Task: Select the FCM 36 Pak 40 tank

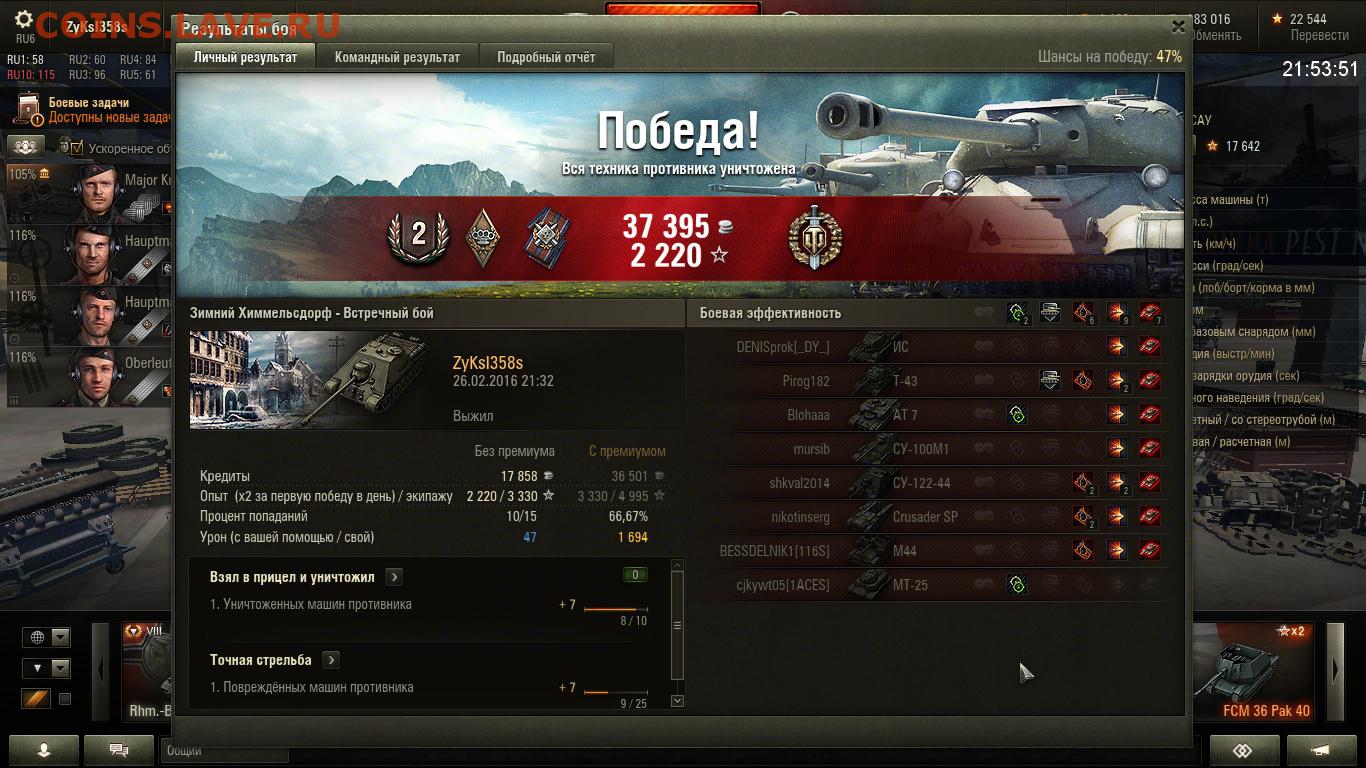Action: tap(1265, 672)
